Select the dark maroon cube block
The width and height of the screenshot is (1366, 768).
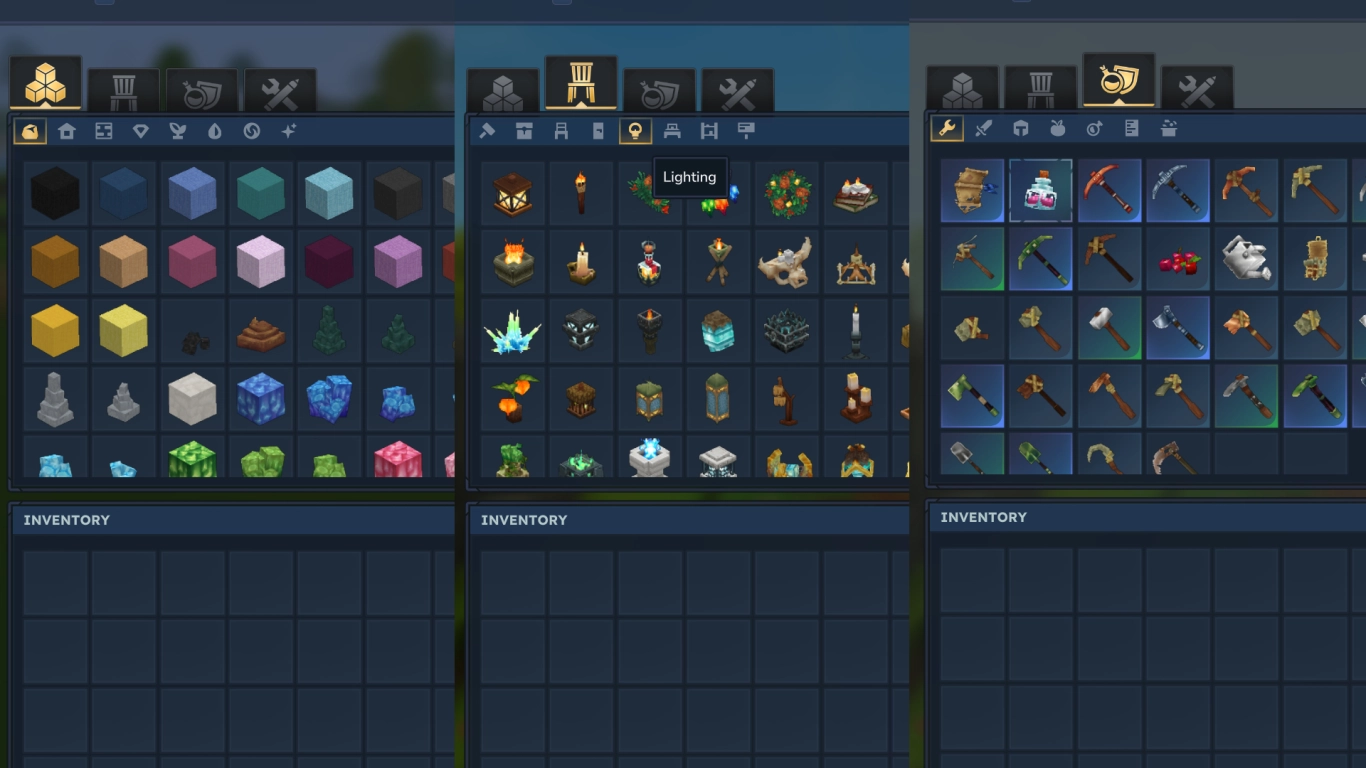tap(329, 261)
